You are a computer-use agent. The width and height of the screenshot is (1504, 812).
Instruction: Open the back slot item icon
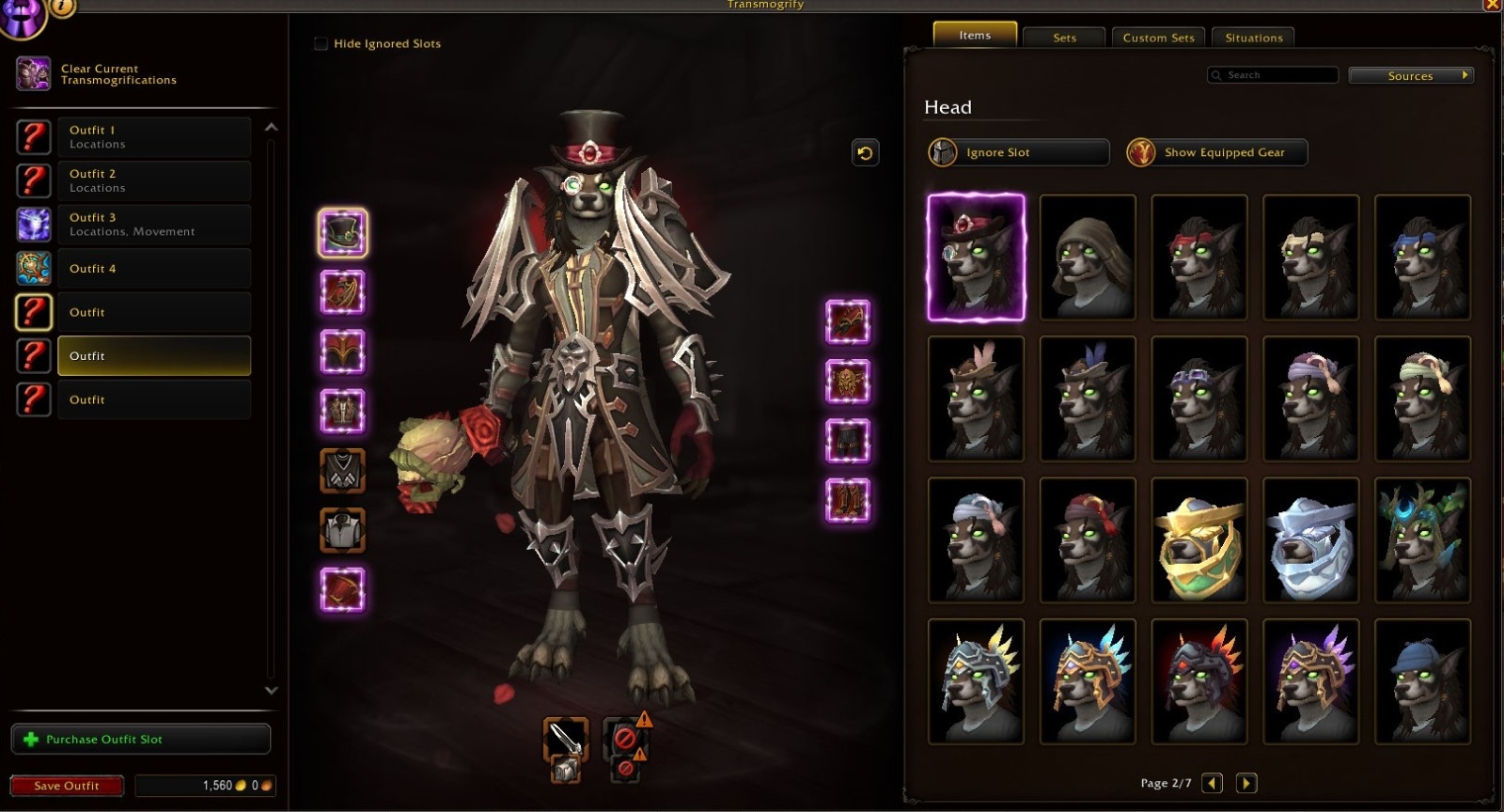(344, 351)
